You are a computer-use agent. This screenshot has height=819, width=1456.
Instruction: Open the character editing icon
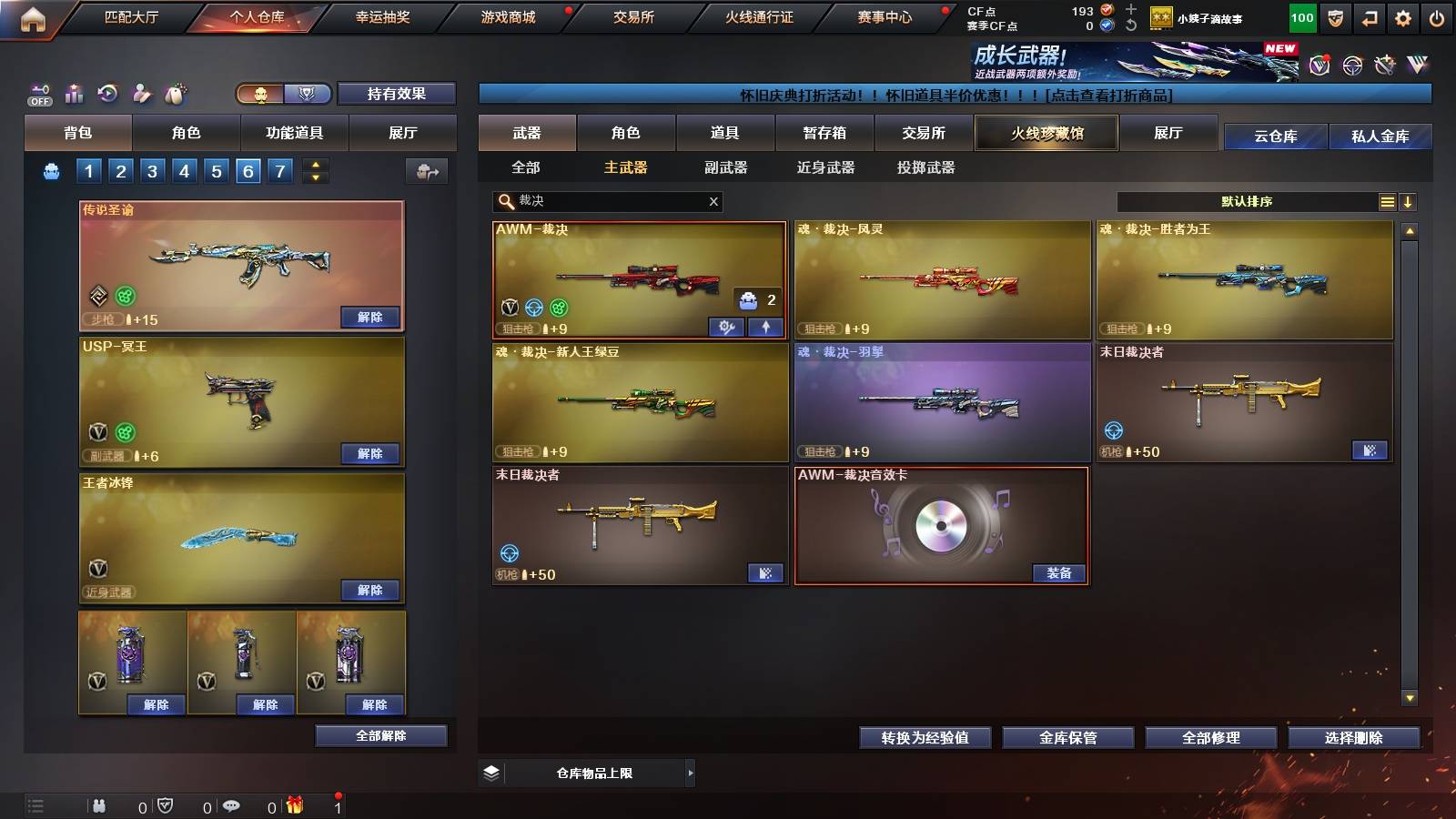click(x=141, y=91)
